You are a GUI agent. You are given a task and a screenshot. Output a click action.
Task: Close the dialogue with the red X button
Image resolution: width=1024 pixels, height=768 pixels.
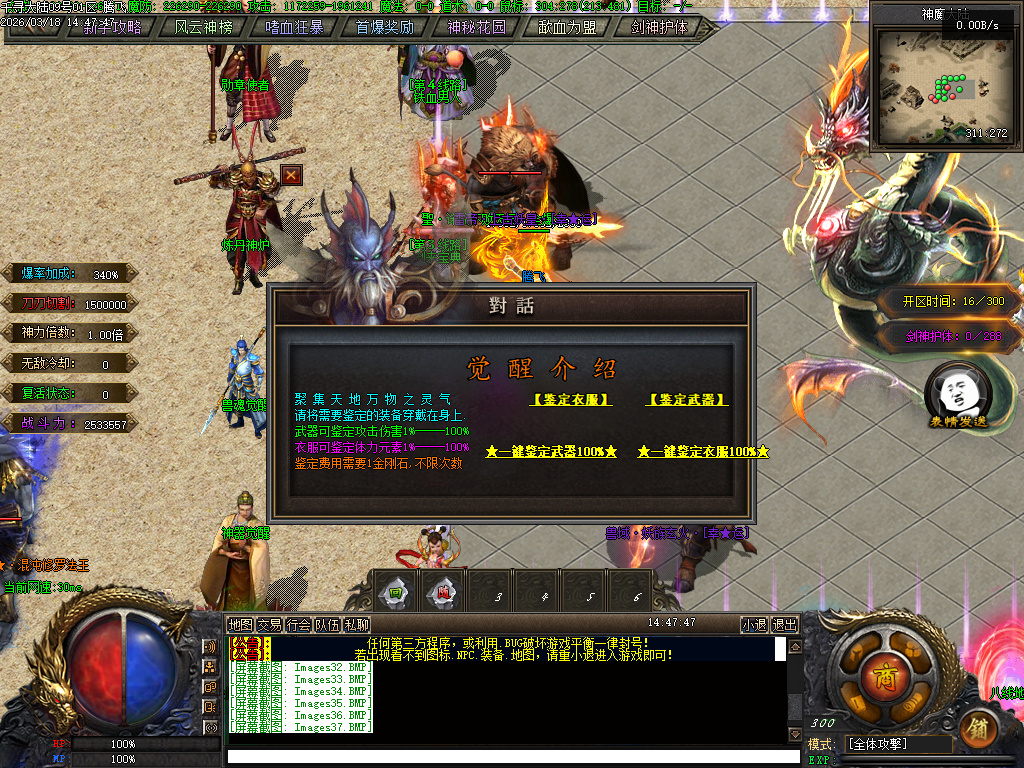click(291, 175)
